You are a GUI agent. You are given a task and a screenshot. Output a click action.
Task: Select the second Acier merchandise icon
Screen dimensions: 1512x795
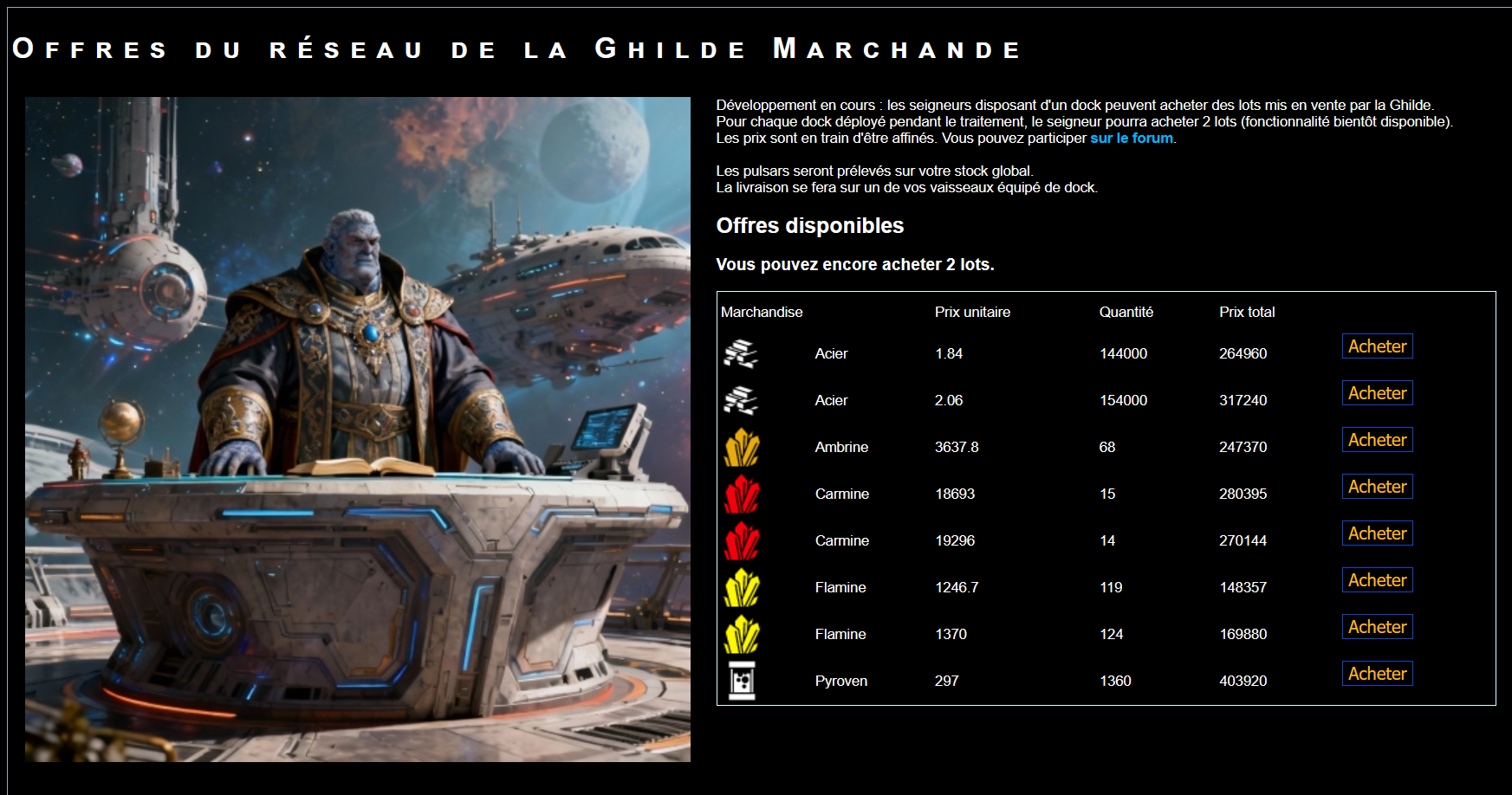coord(742,400)
